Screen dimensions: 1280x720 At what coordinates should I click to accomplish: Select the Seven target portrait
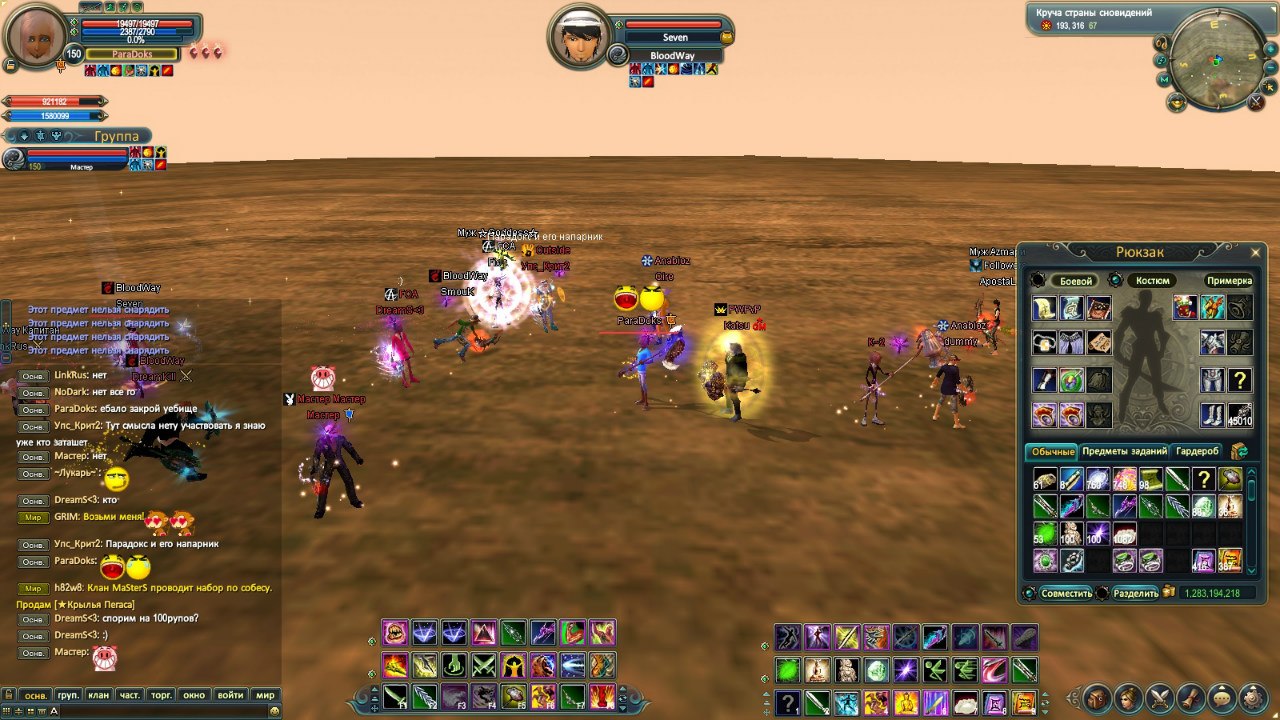[582, 38]
